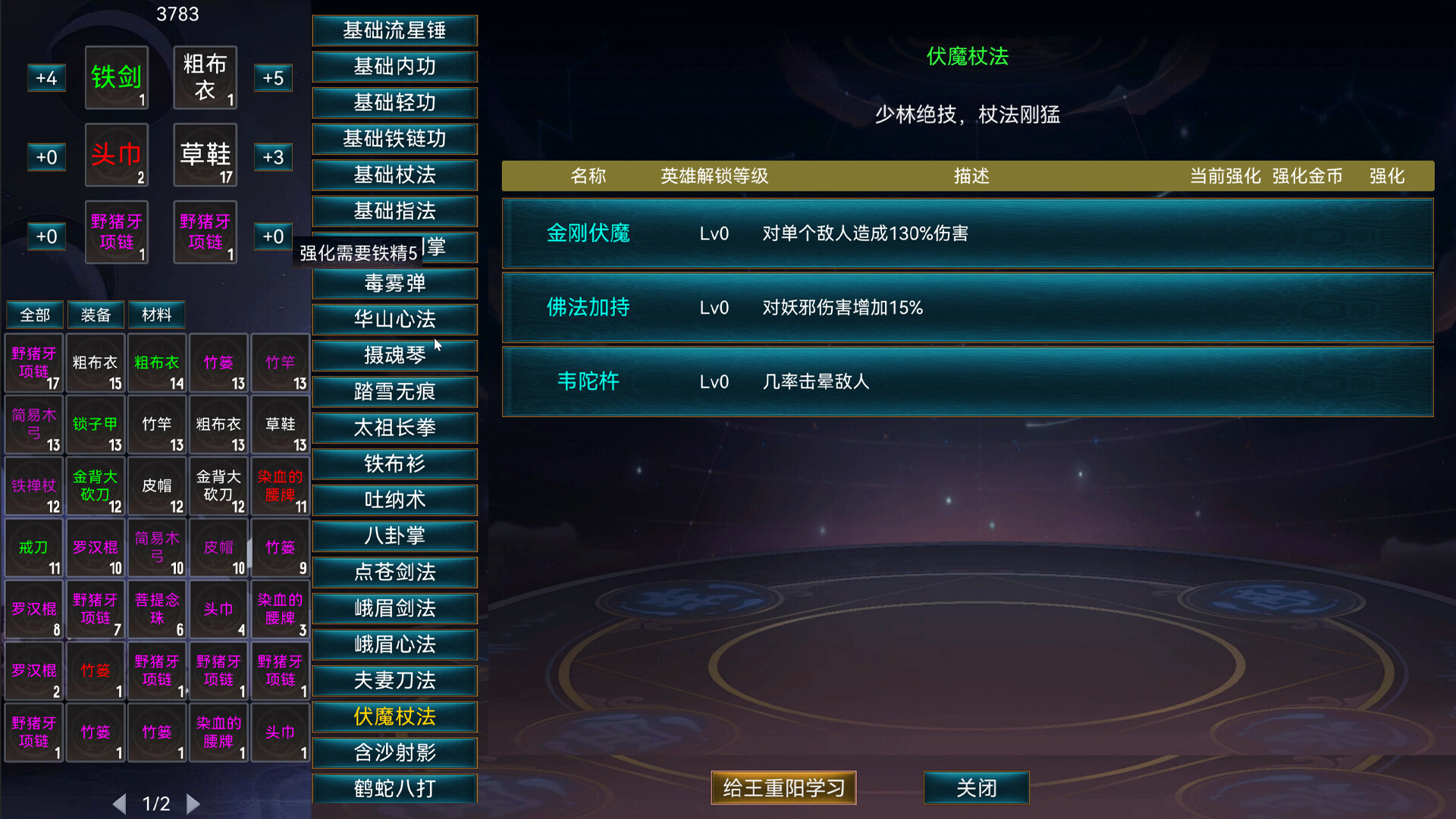Image resolution: width=1456 pixels, height=819 pixels.
Task: Click the 染血的腰牌 inventory item
Action: [x=280, y=486]
